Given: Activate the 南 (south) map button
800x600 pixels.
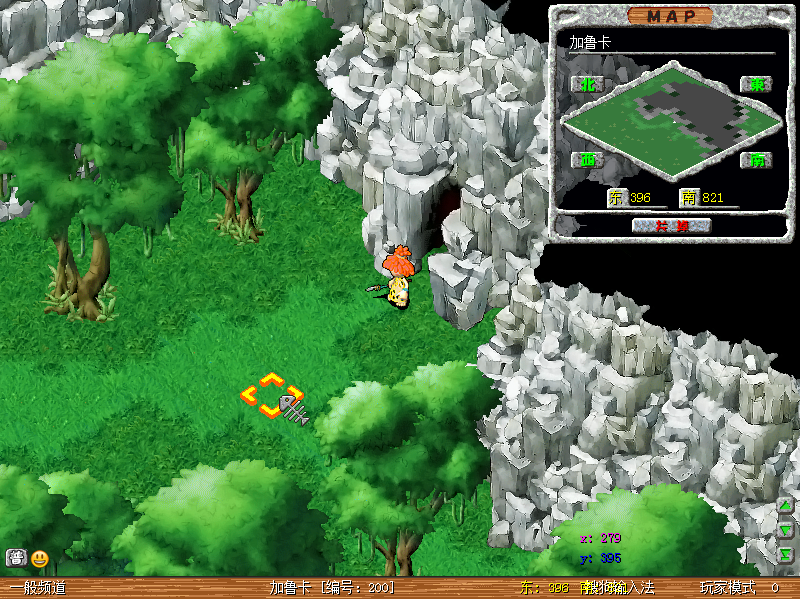Looking at the screenshot, I should [757, 159].
